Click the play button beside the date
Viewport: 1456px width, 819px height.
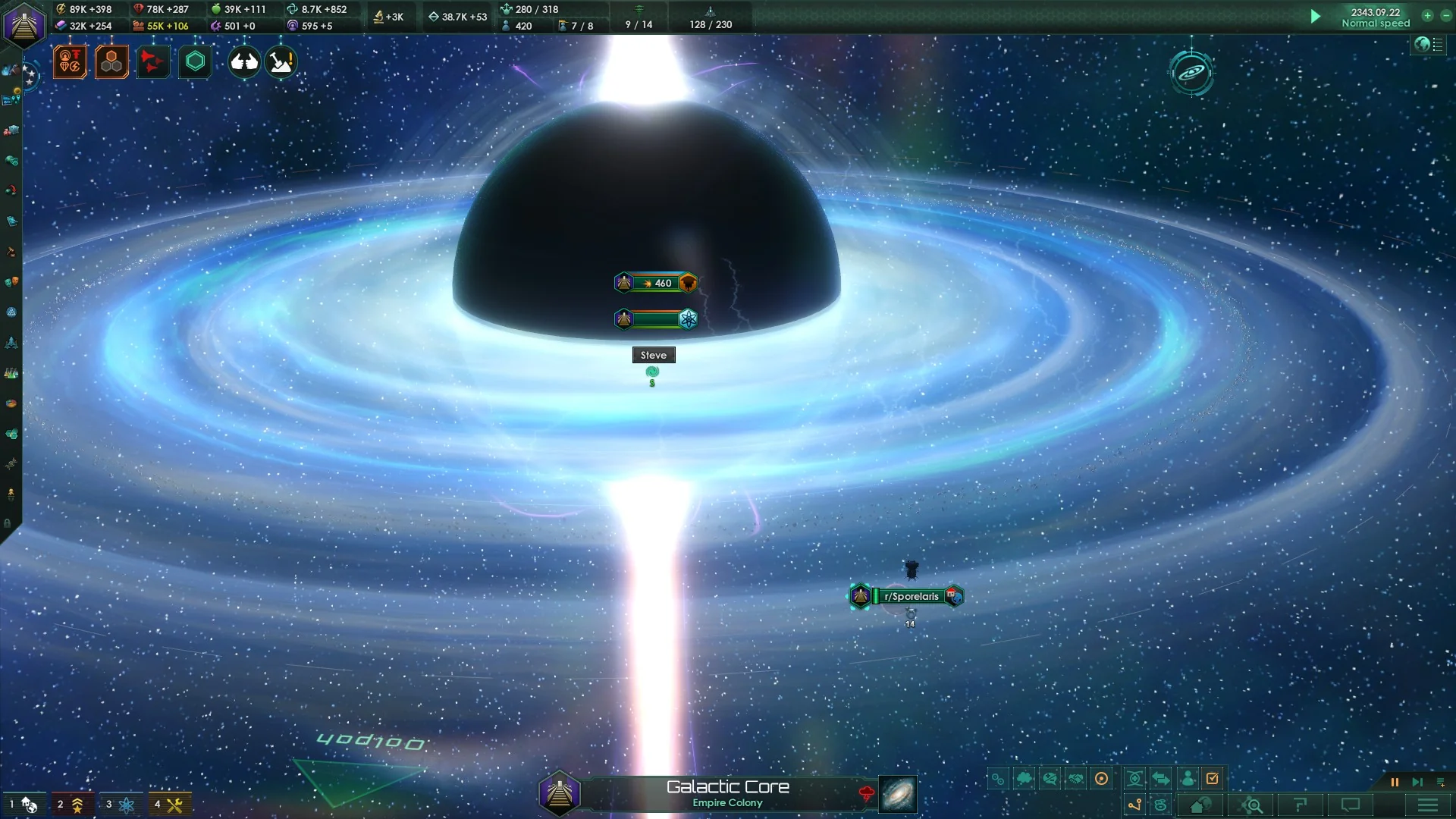pyautogui.click(x=1316, y=16)
